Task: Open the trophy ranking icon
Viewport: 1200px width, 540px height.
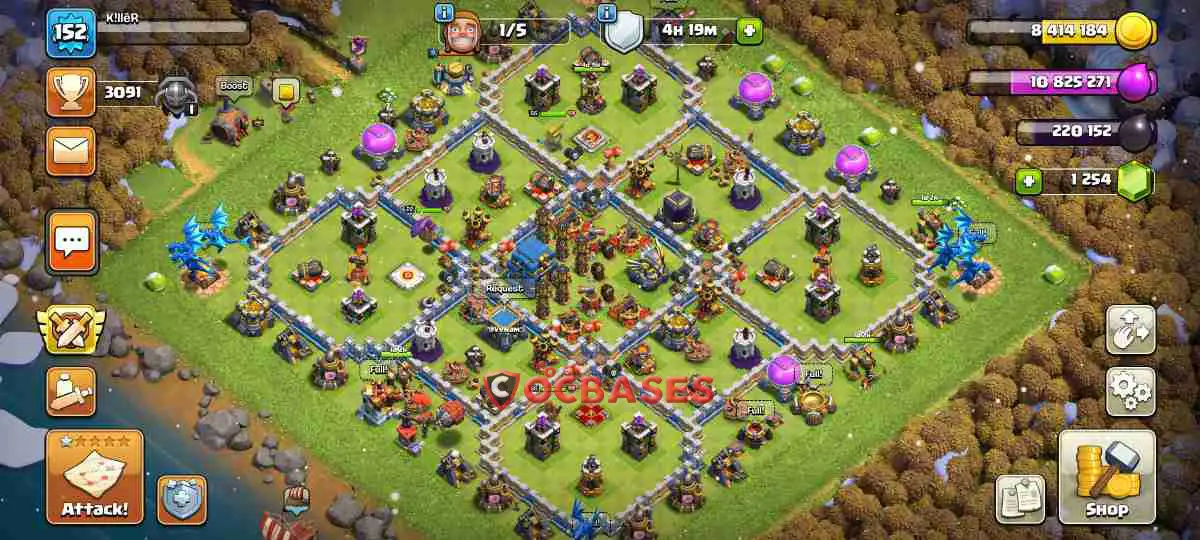Action: [71, 94]
